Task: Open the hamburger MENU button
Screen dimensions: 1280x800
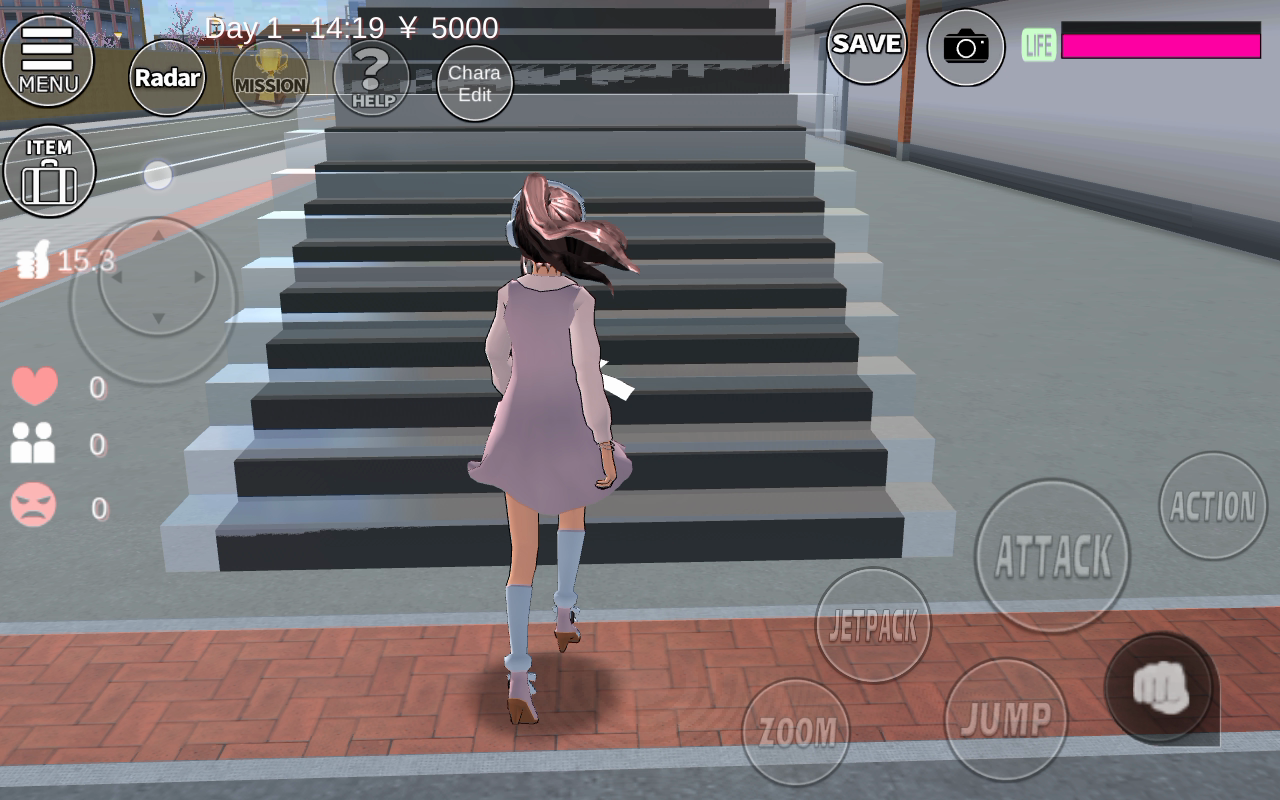Action: coord(47,60)
